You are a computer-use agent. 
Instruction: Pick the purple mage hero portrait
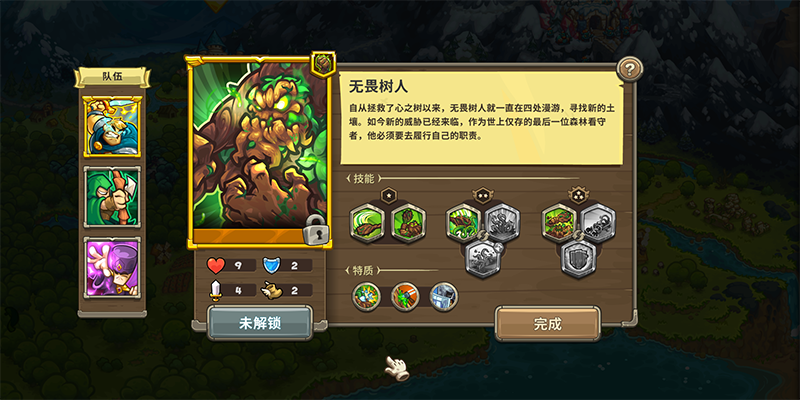click(112, 267)
